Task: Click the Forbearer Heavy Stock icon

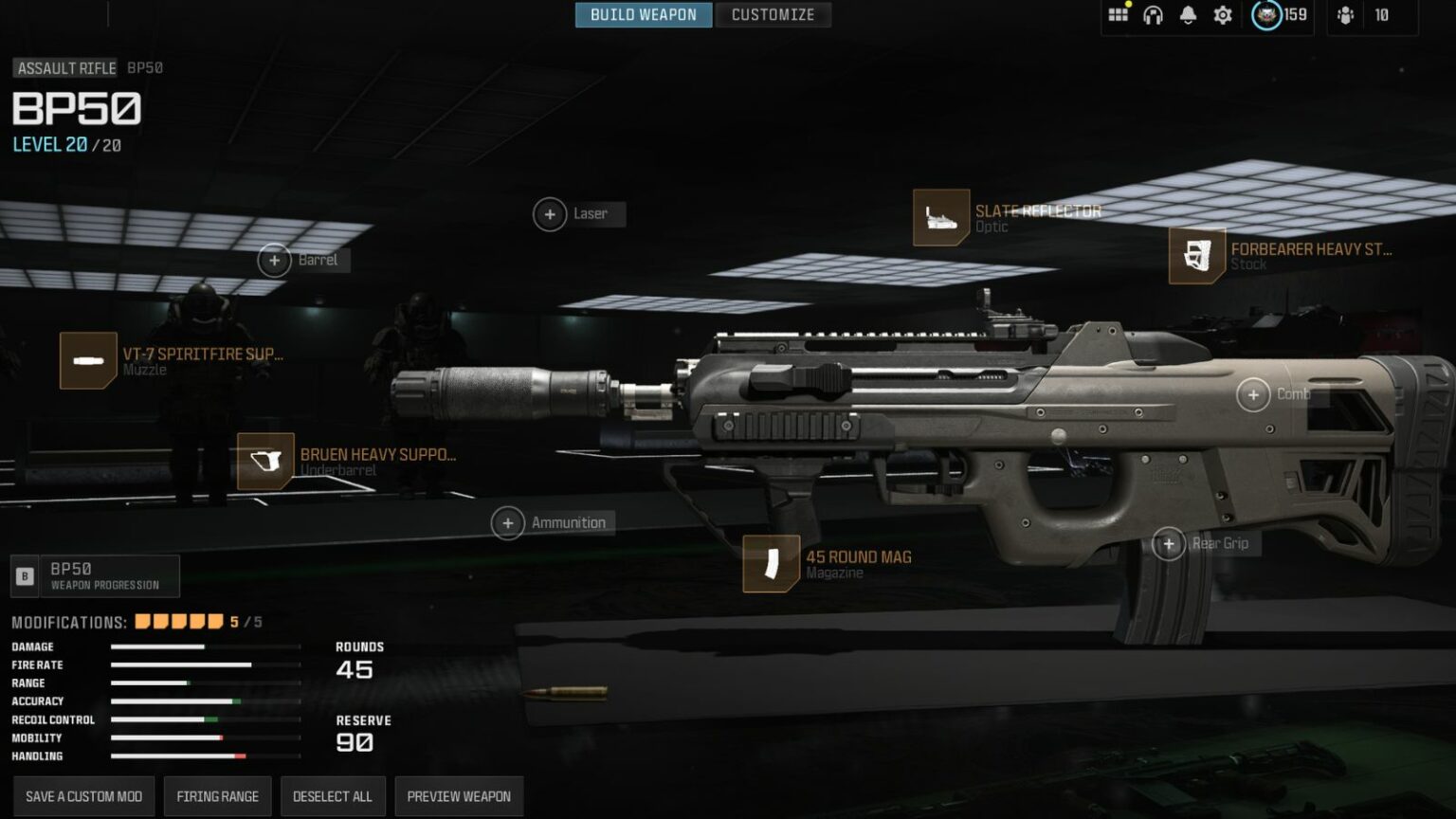Action: (x=1197, y=258)
